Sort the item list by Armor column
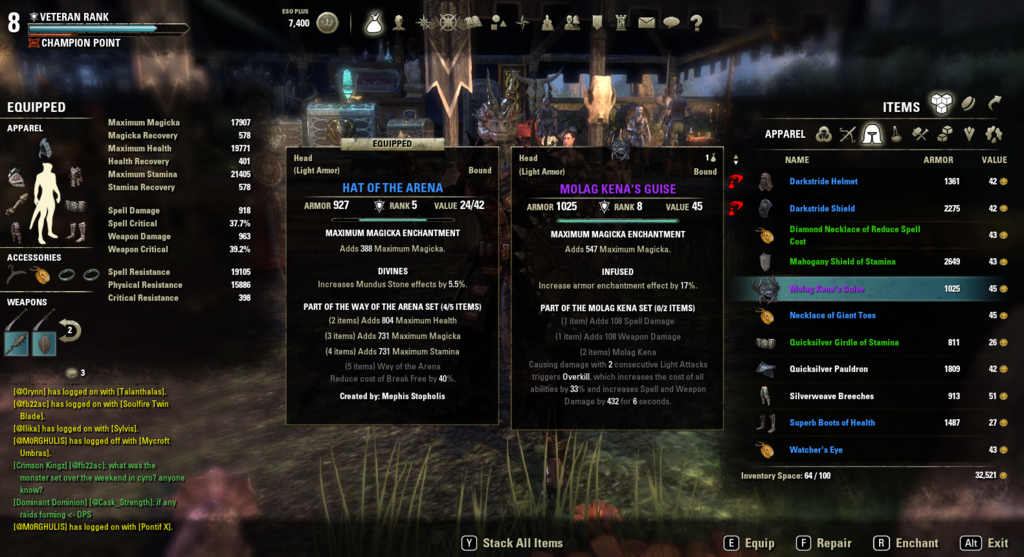The image size is (1024, 557). (x=938, y=160)
